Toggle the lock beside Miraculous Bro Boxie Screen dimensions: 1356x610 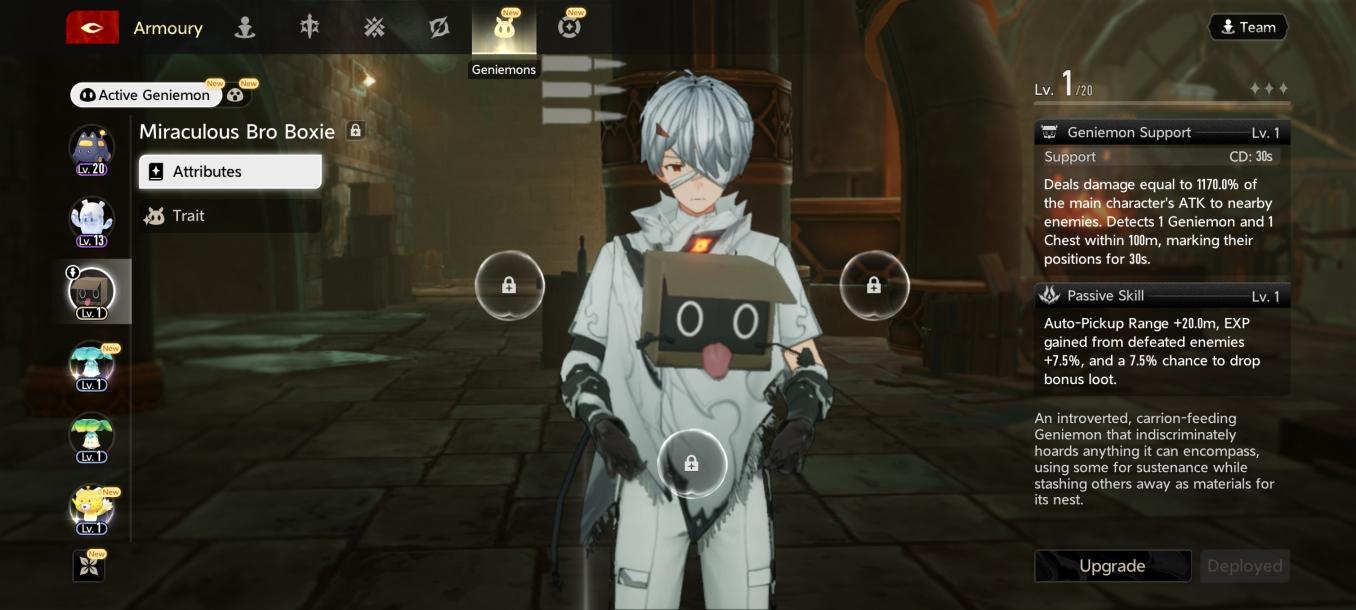click(355, 131)
